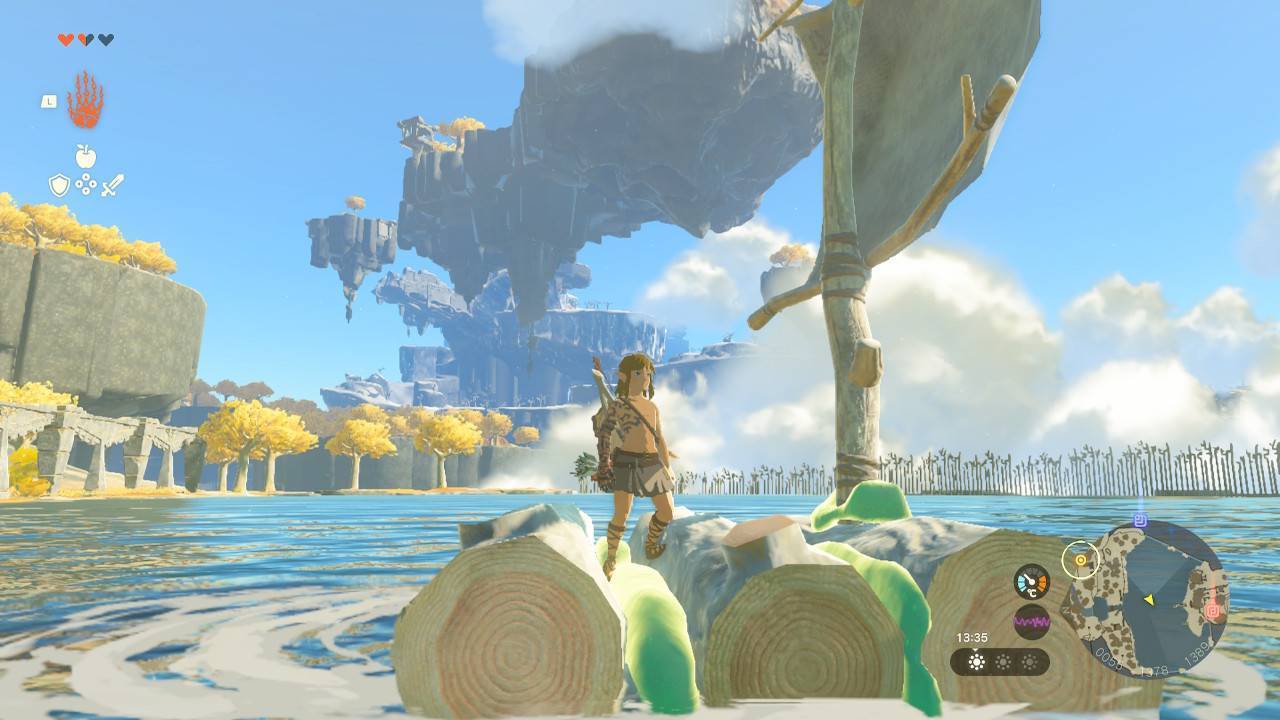
Task: Show the sunny weather forecast bar
Action: [x=999, y=661]
